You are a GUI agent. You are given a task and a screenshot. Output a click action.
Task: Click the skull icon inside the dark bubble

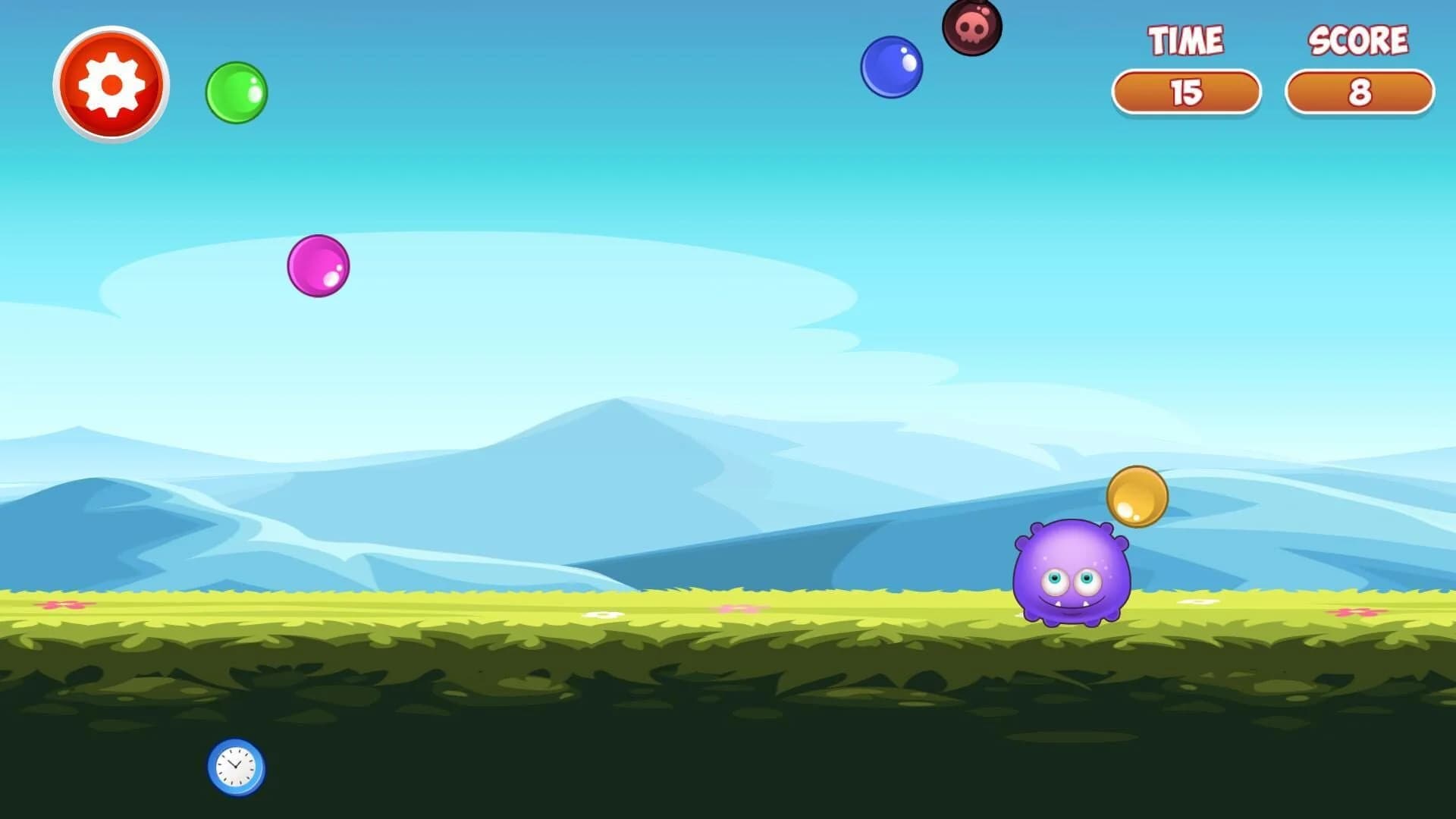[x=973, y=27]
